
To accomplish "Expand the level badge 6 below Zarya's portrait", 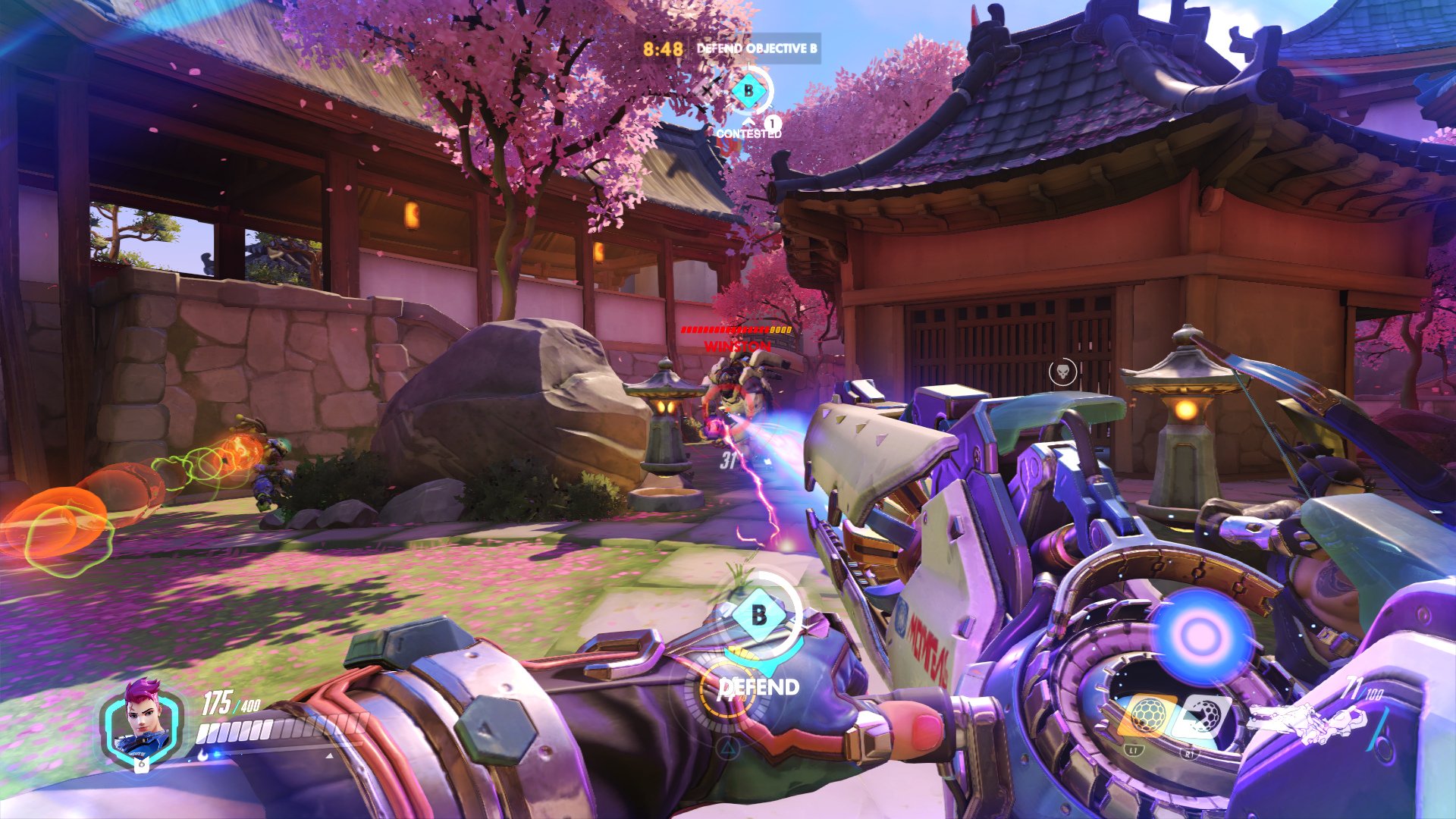I will [x=143, y=764].
